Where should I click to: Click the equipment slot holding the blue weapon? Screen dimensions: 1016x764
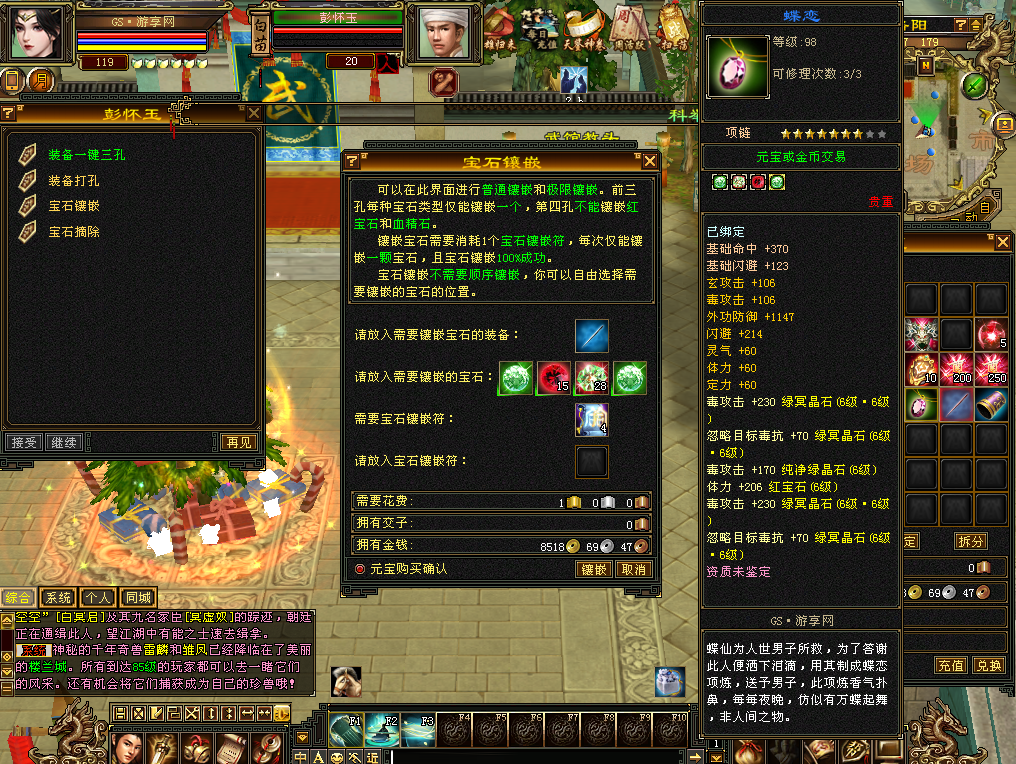click(592, 336)
